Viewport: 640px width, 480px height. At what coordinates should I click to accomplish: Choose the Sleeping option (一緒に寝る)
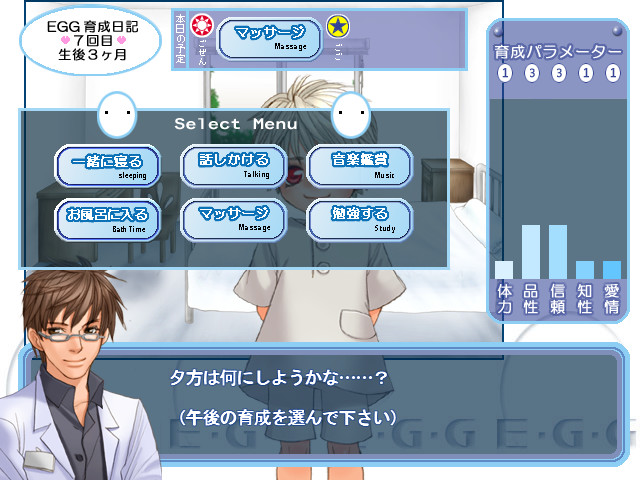[107, 165]
